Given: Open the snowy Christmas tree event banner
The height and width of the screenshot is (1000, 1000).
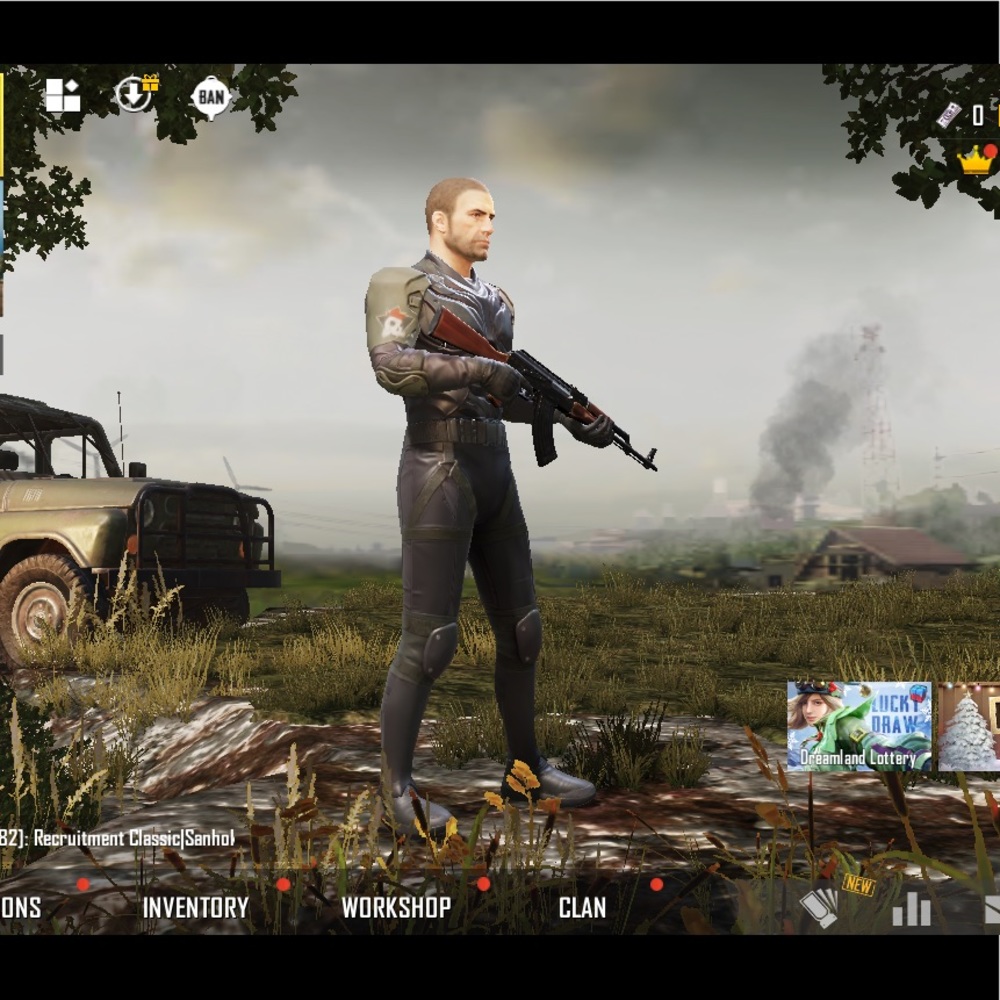Looking at the screenshot, I should click(969, 727).
